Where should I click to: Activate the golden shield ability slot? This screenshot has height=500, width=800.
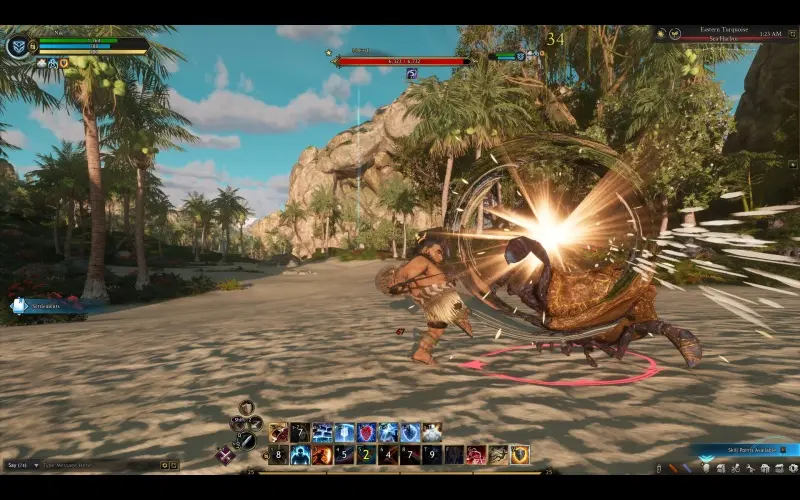(x=520, y=455)
